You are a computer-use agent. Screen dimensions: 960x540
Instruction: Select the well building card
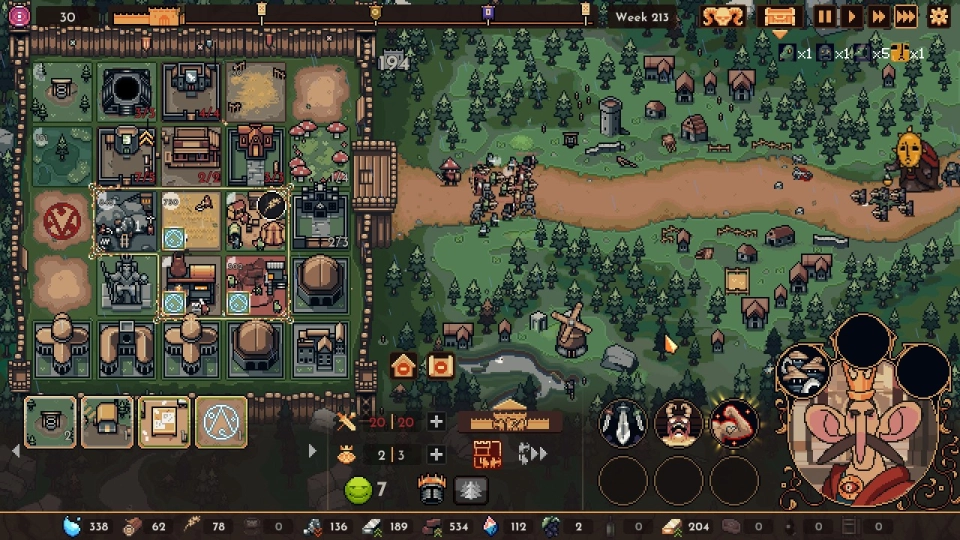point(50,422)
